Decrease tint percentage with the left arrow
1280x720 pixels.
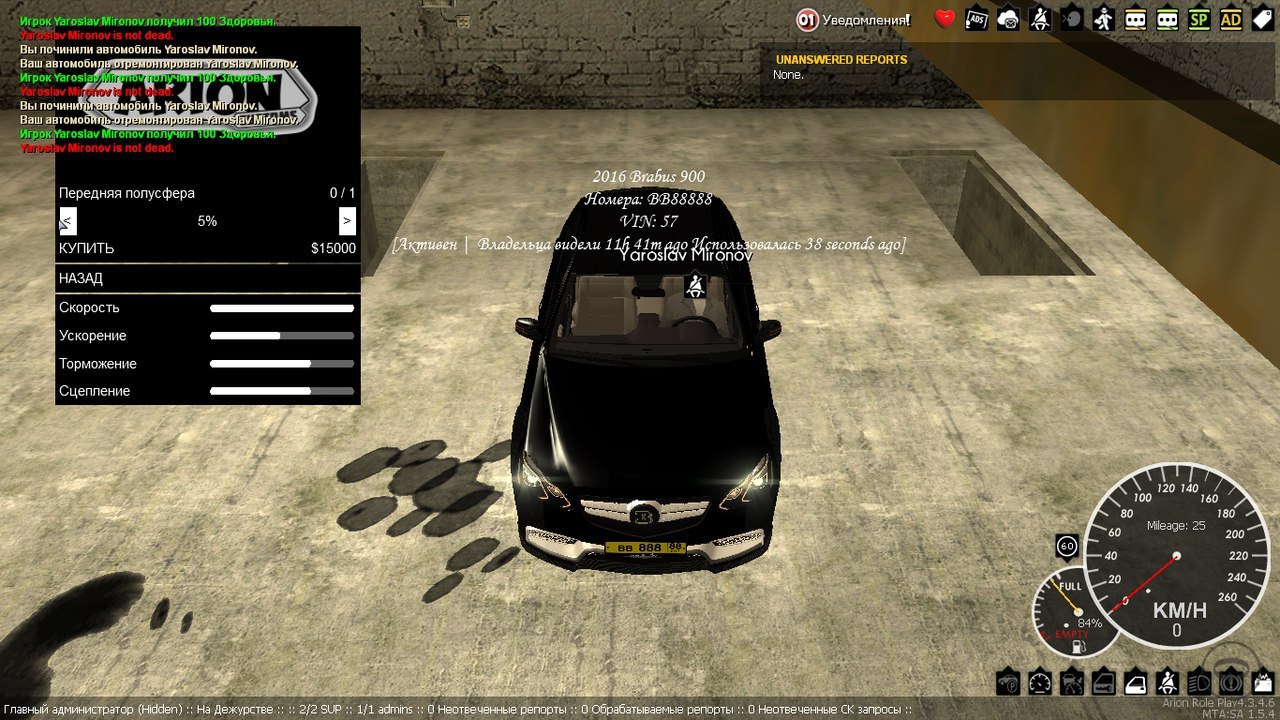point(67,221)
